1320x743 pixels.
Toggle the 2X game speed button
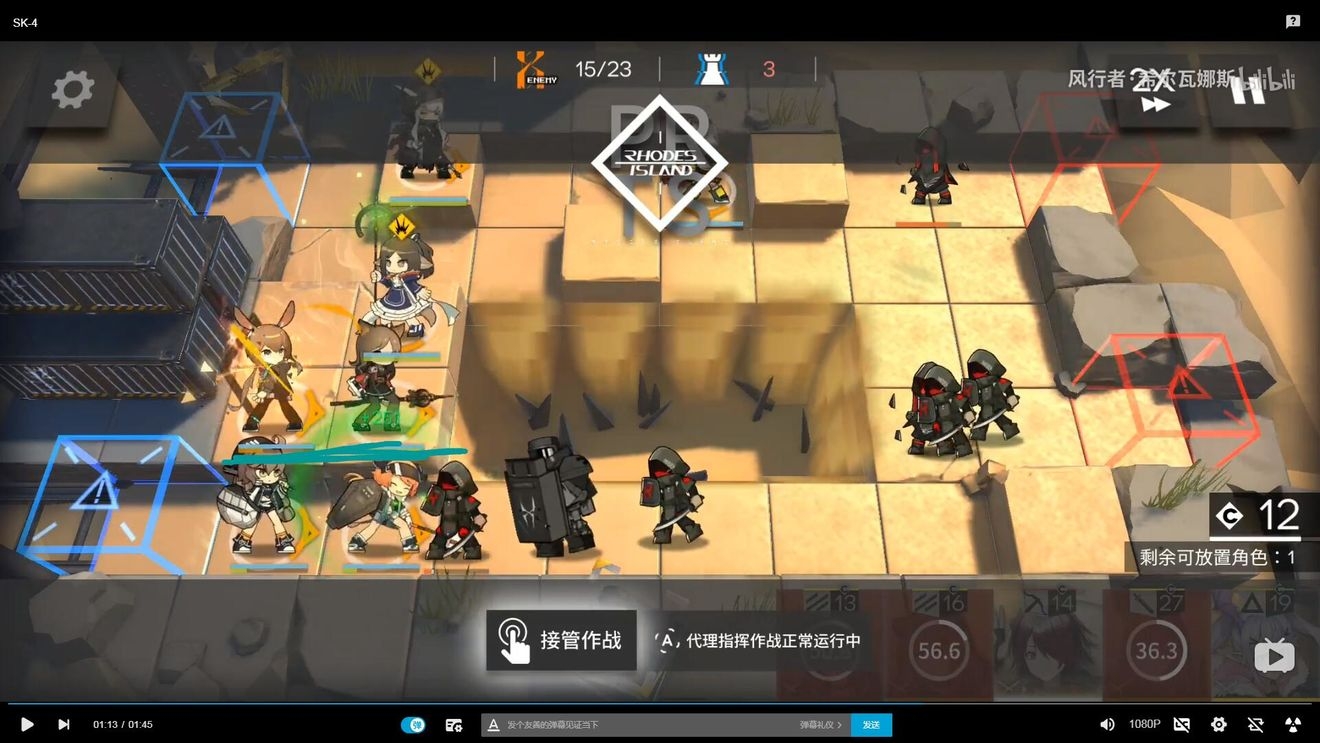[1154, 92]
